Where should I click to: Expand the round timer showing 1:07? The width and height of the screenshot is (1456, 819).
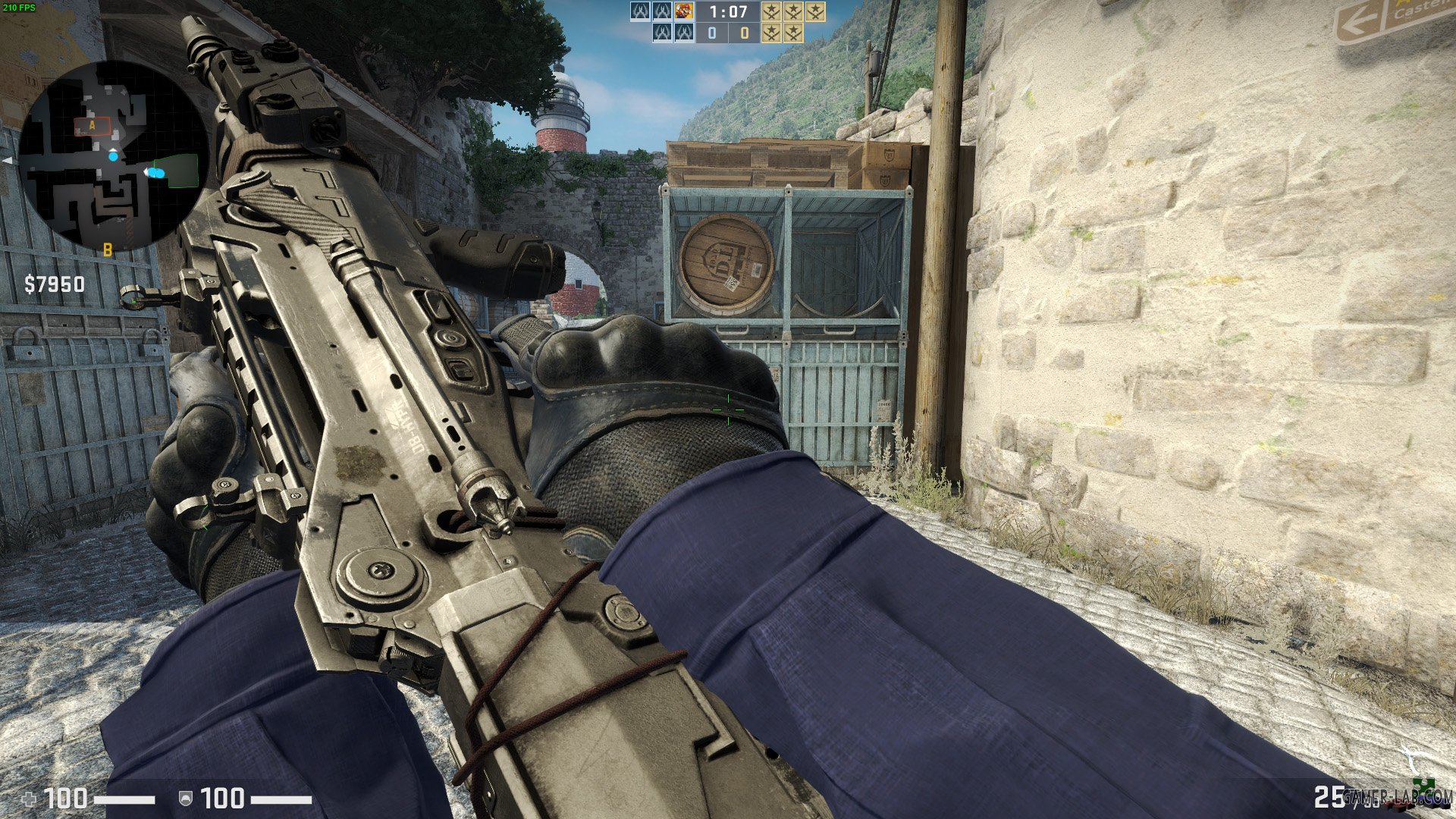tap(727, 13)
